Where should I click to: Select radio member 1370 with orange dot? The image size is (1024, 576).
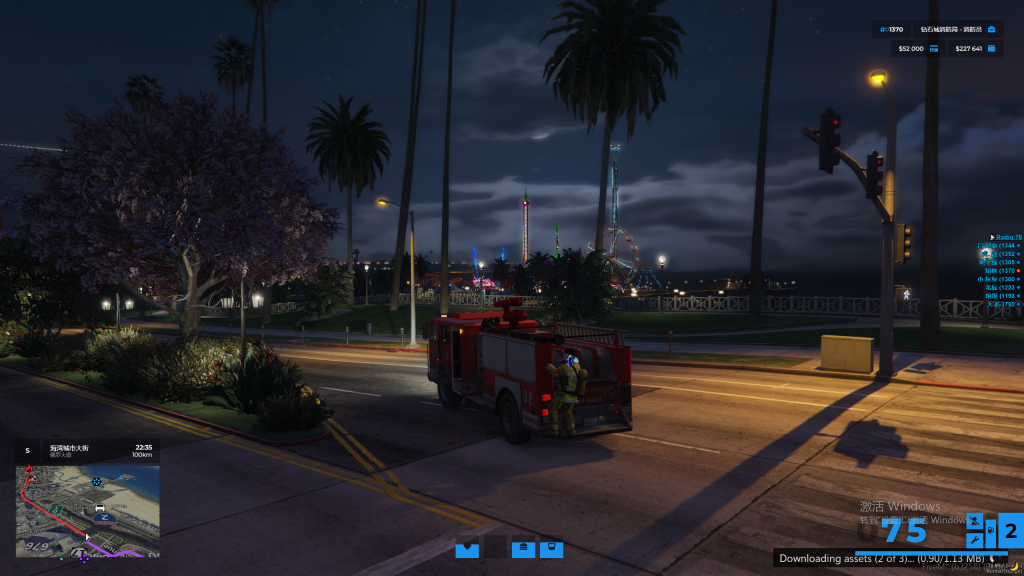pyautogui.click(x=1000, y=270)
